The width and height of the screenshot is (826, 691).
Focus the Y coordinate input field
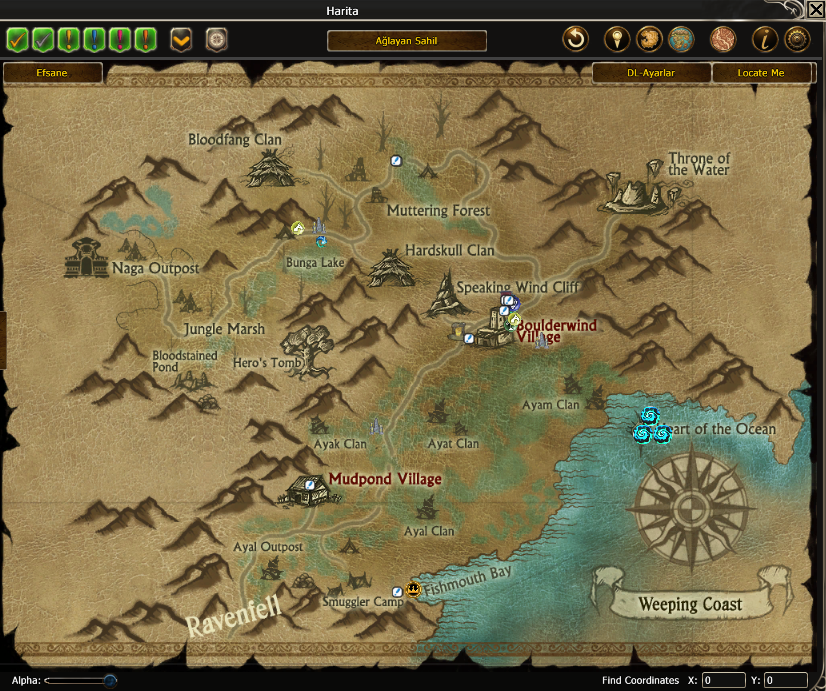785,680
